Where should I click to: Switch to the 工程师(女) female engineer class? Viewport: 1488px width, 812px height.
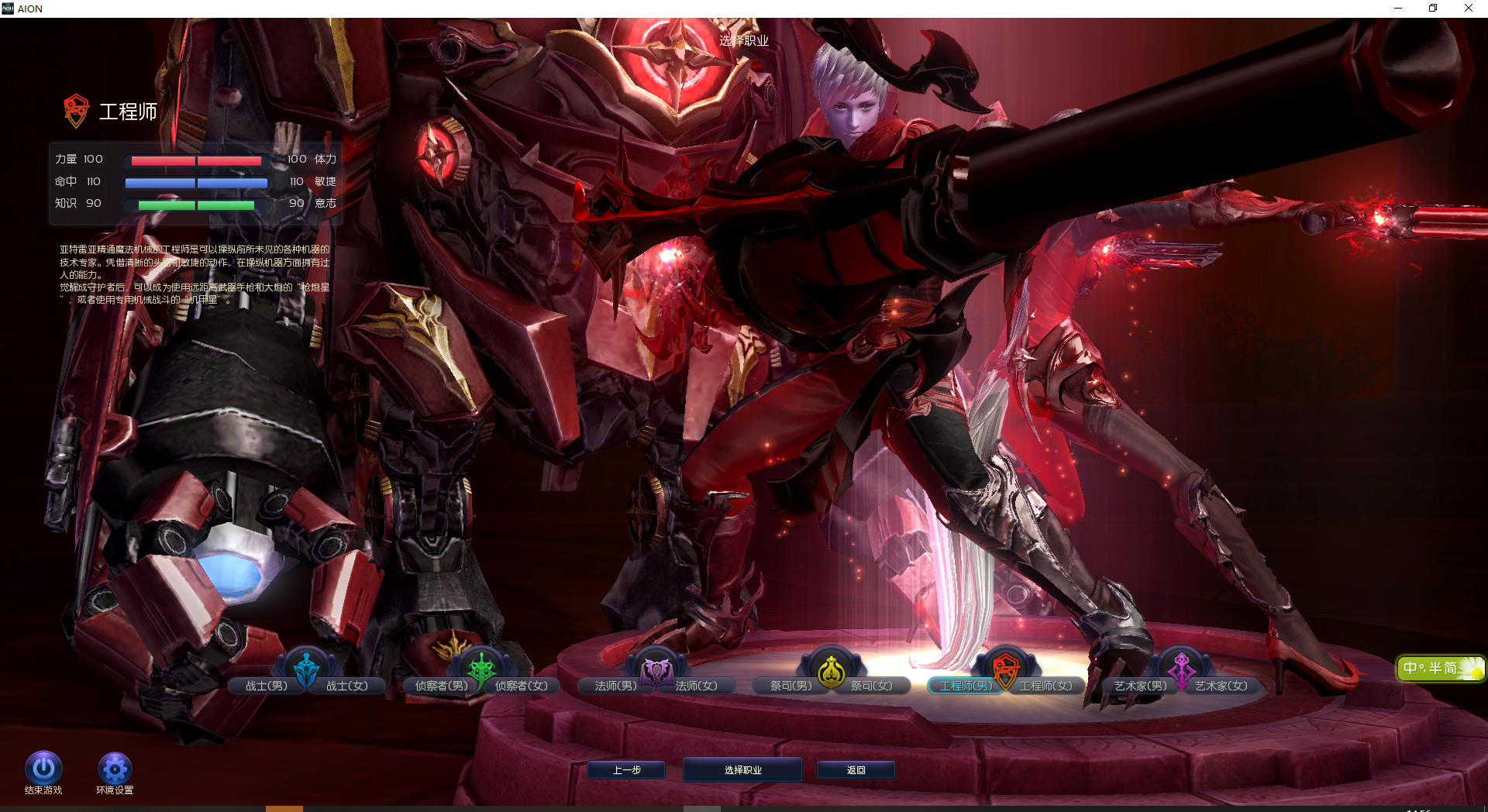click(1046, 686)
